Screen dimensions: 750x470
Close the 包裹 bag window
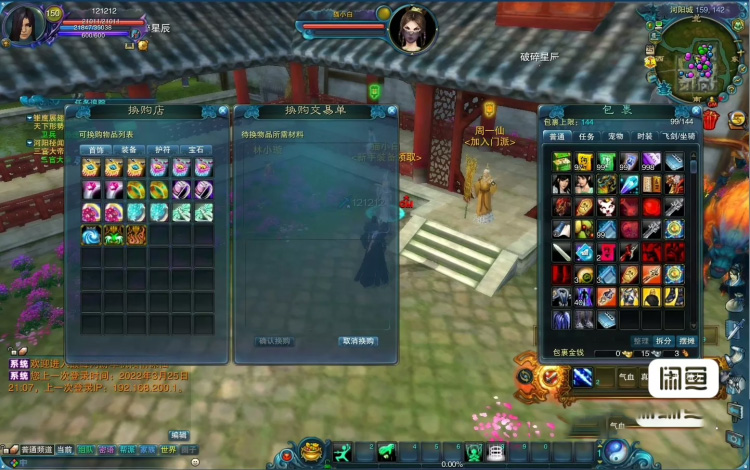[695, 110]
